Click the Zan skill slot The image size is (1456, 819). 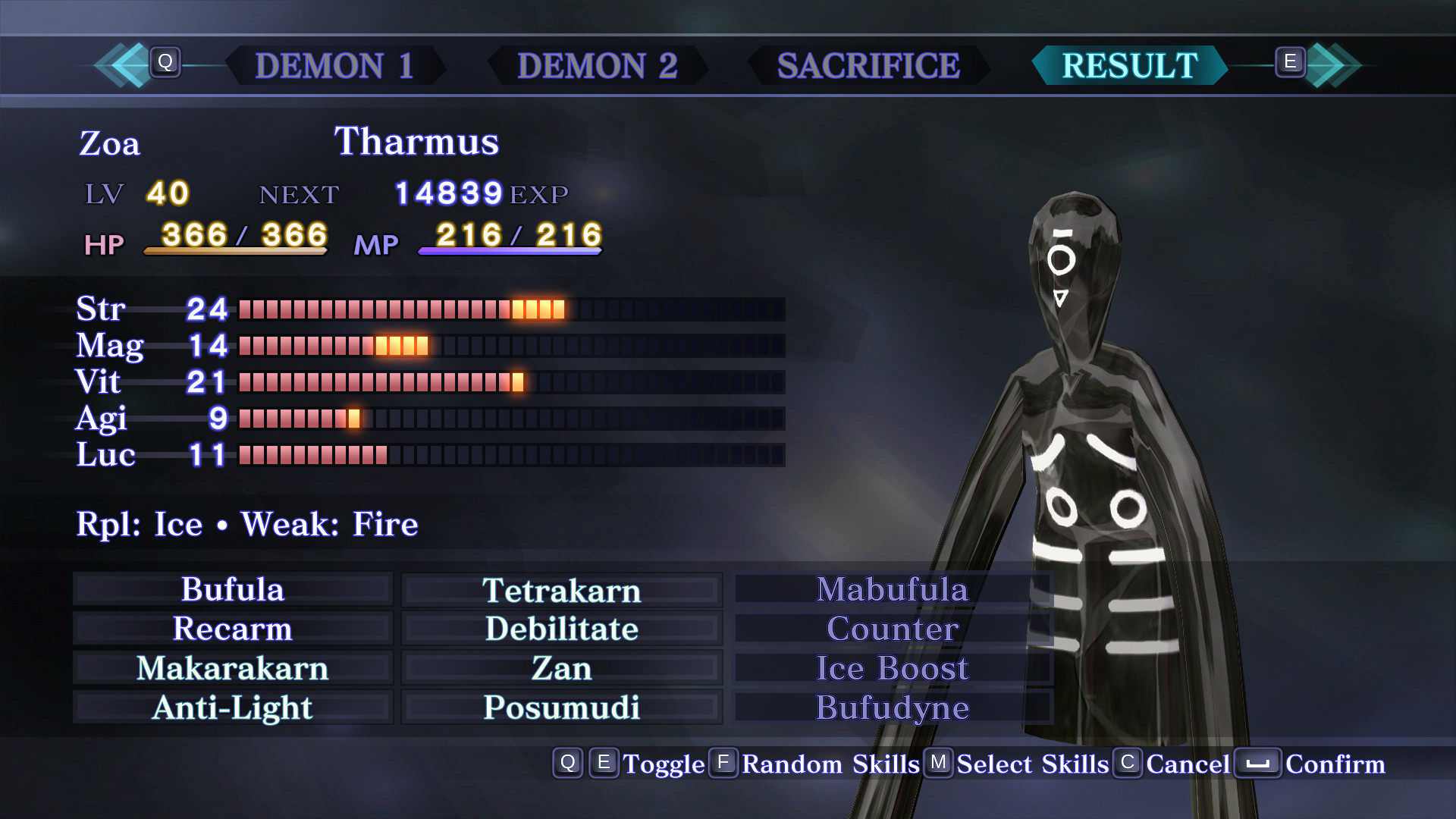click(561, 669)
